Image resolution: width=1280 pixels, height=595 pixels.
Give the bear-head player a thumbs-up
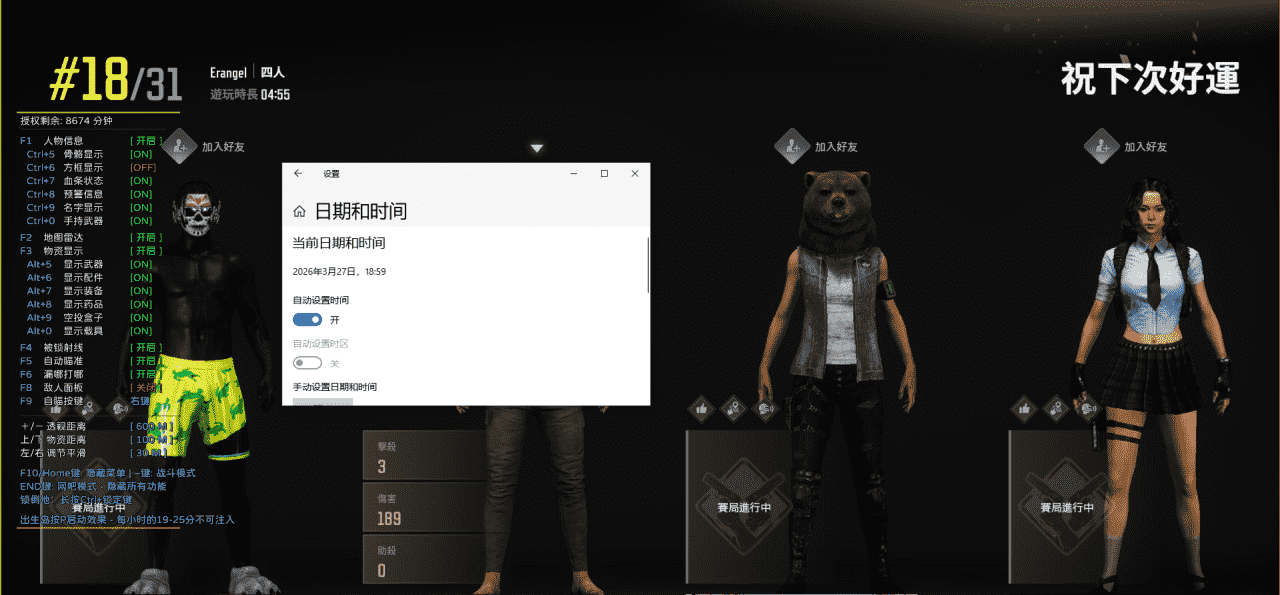pos(702,408)
